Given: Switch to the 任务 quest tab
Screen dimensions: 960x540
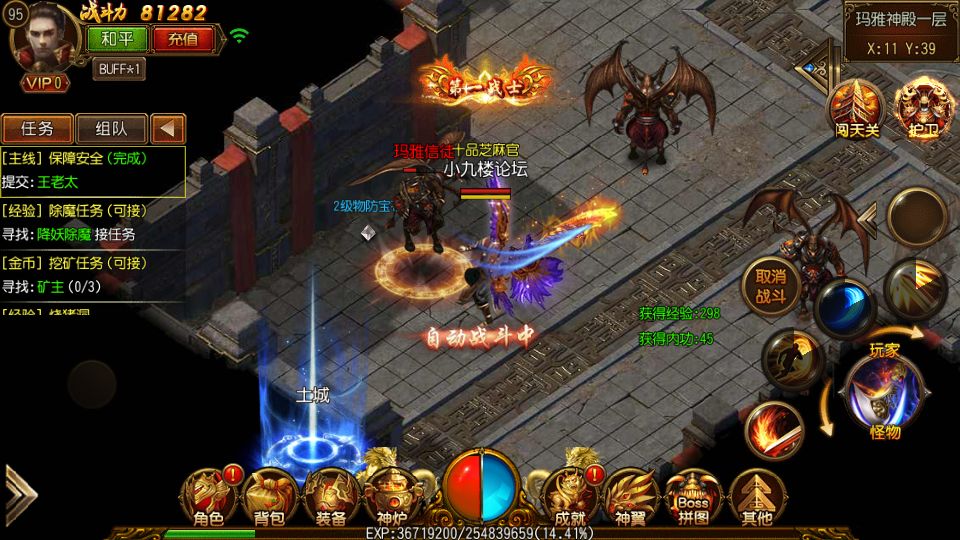Looking at the screenshot, I should click(x=36, y=129).
